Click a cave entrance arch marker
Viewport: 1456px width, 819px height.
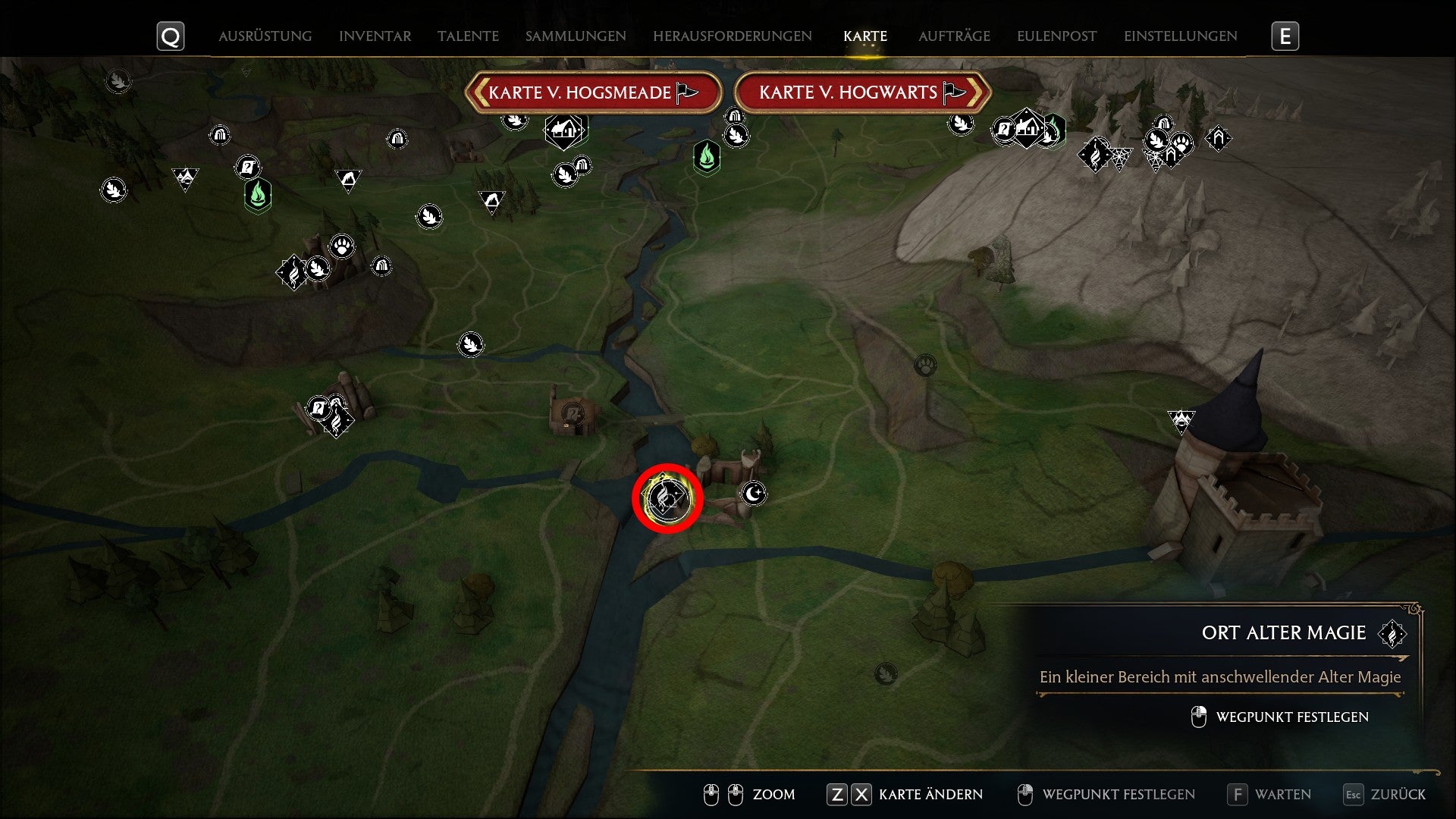220,134
